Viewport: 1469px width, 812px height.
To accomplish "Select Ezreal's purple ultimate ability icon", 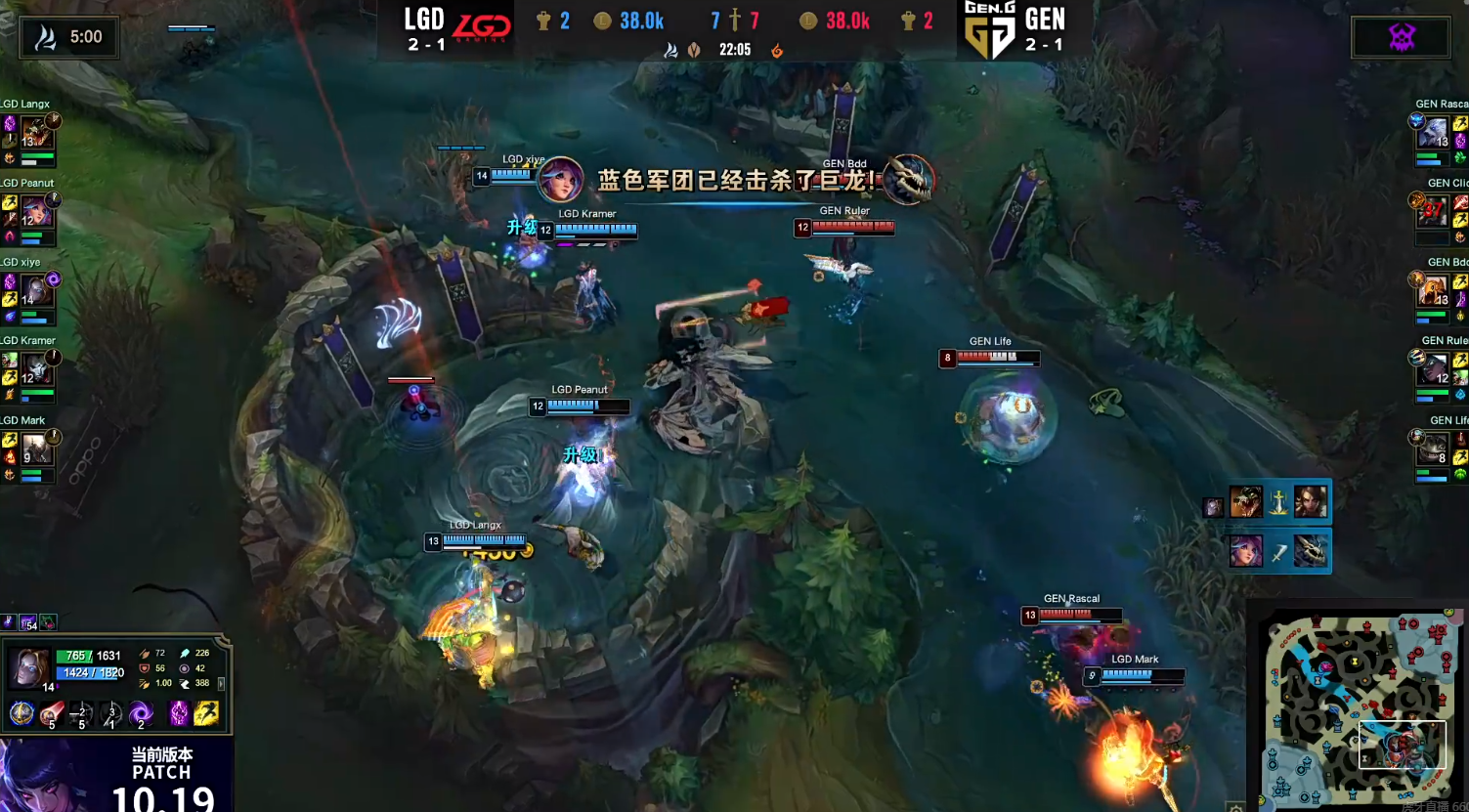I will point(141,712).
